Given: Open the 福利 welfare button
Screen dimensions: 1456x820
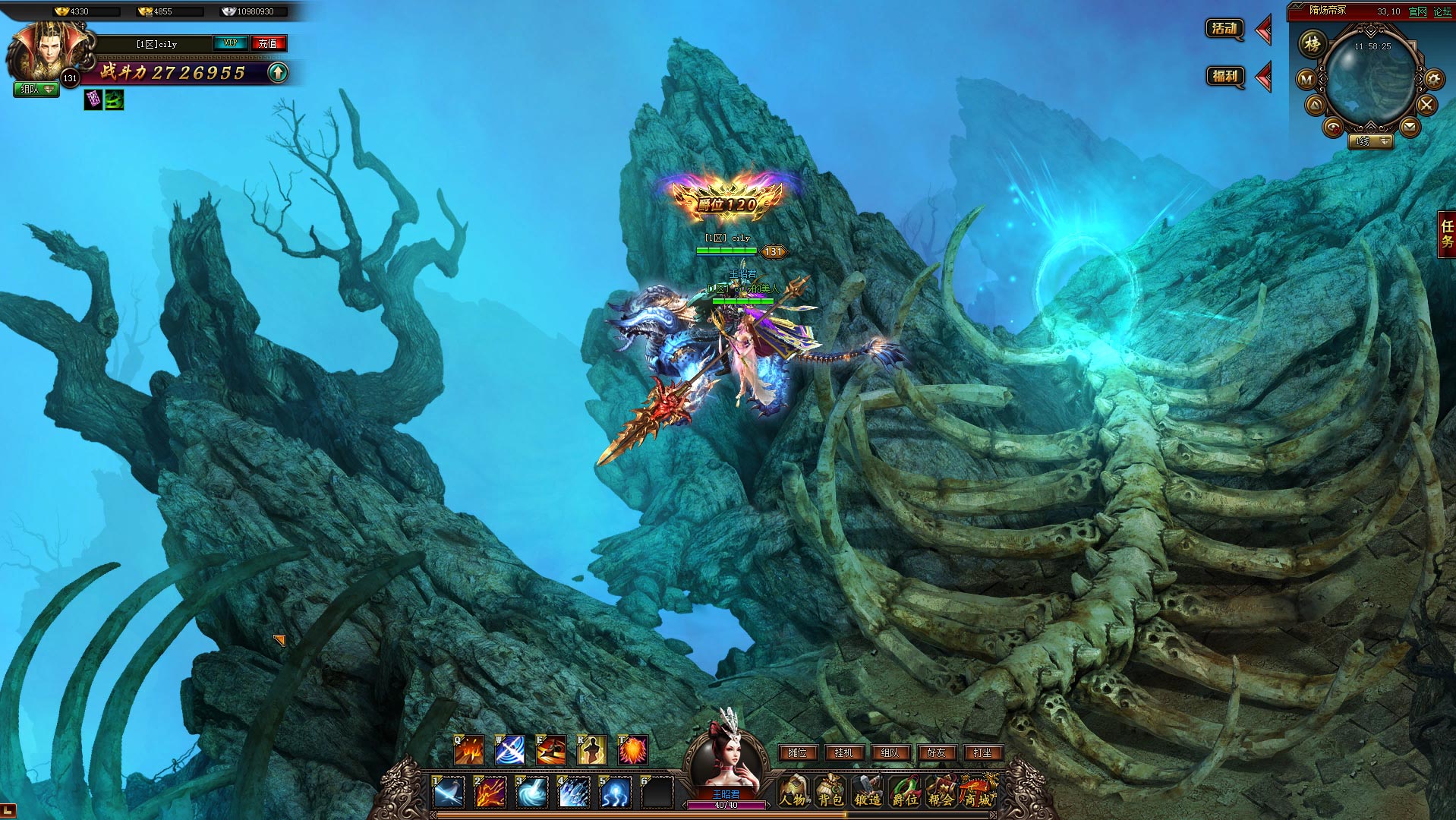Looking at the screenshot, I should click(1224, 77).
